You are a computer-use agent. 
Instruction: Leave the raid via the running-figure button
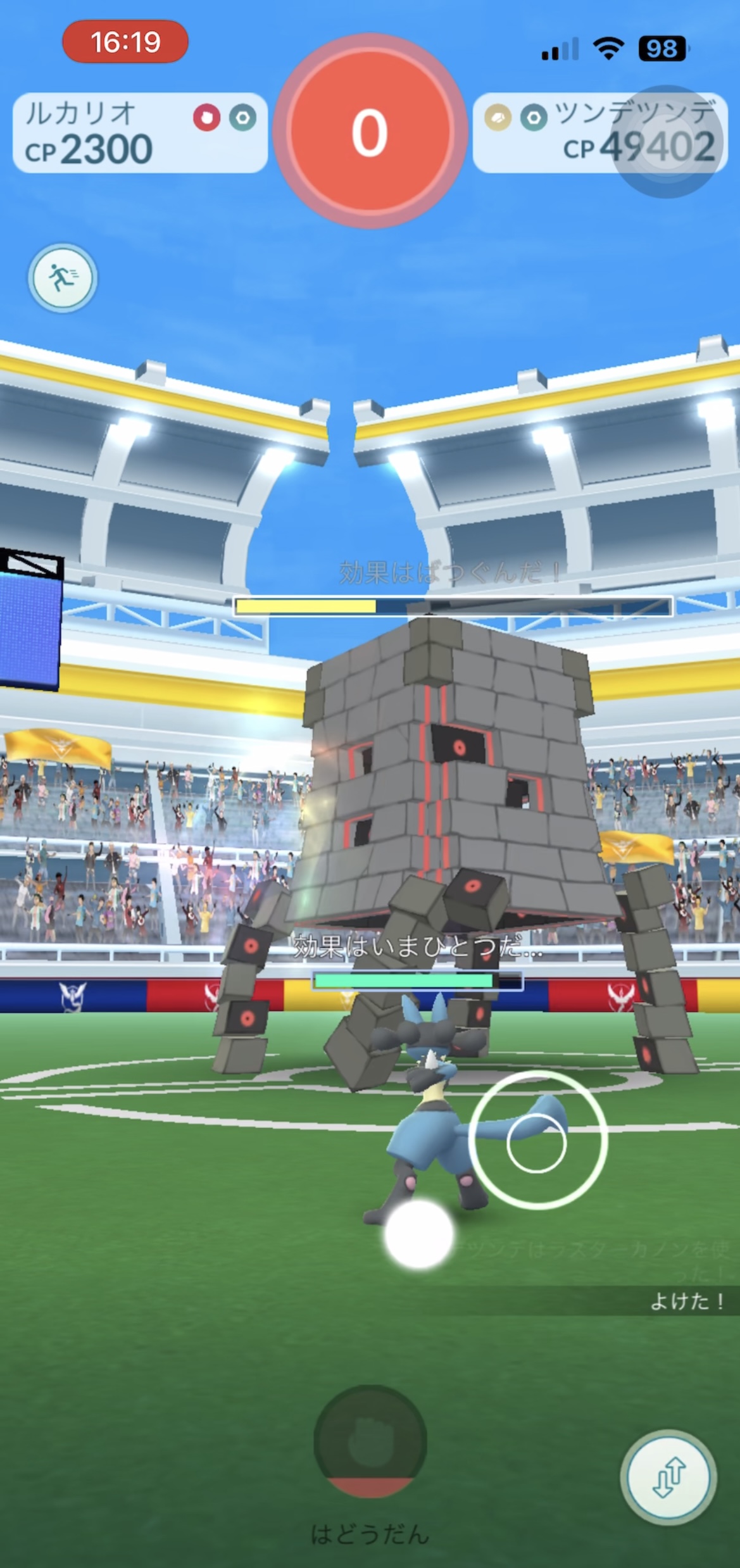pos(62,278)
